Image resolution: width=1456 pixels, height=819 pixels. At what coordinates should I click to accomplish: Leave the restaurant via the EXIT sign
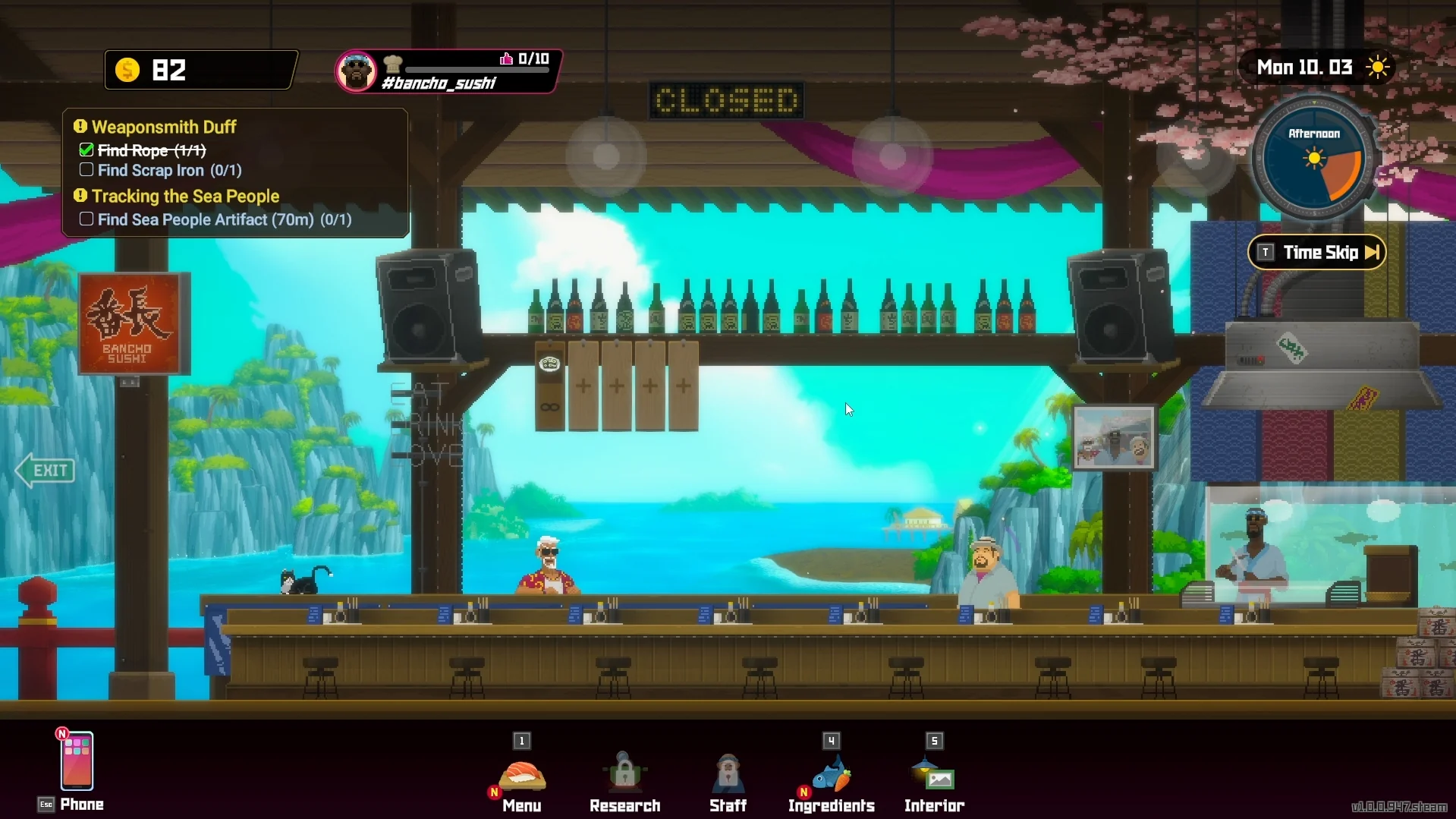point(46,471)
